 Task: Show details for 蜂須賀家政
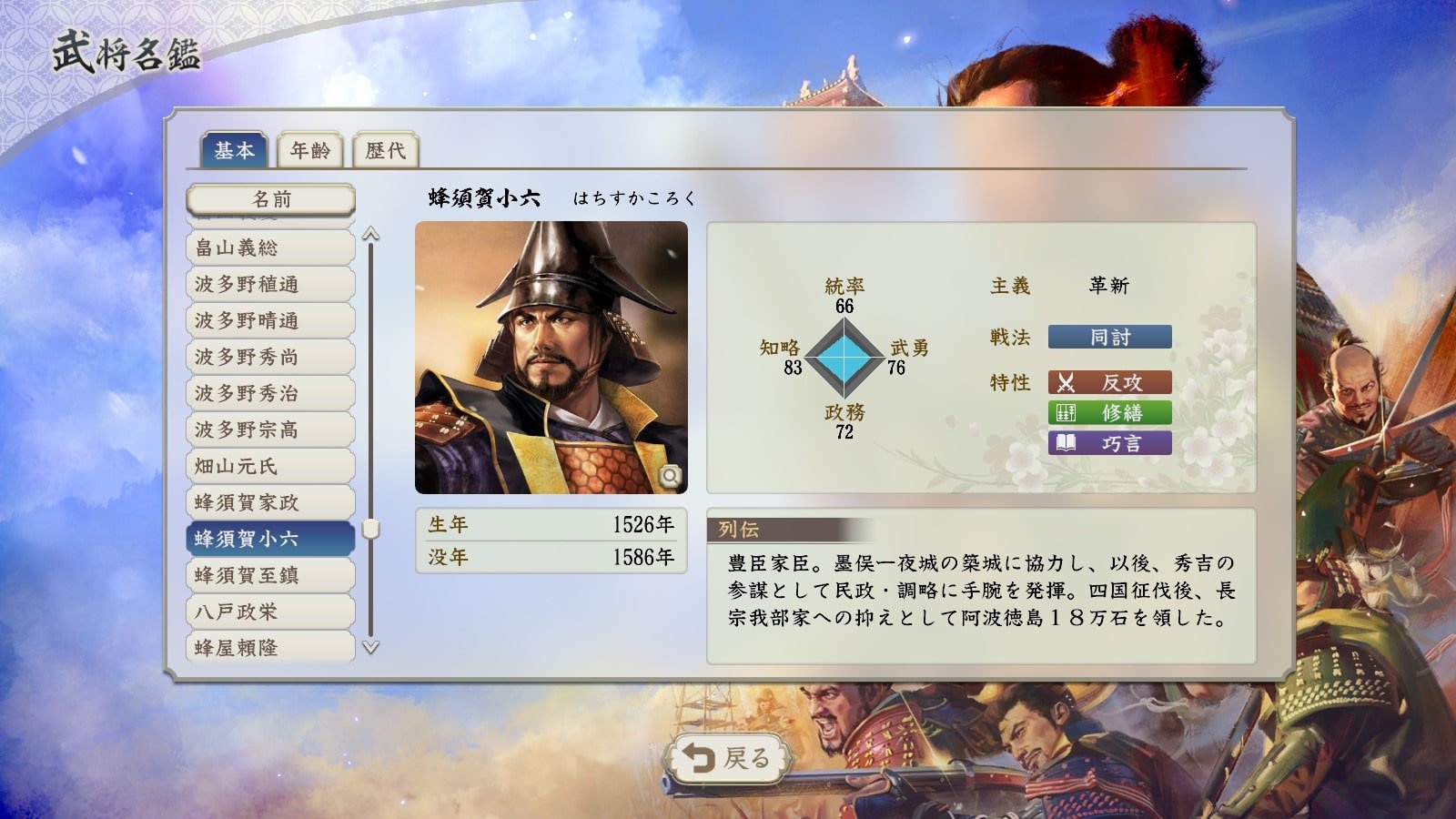[270, 502]
